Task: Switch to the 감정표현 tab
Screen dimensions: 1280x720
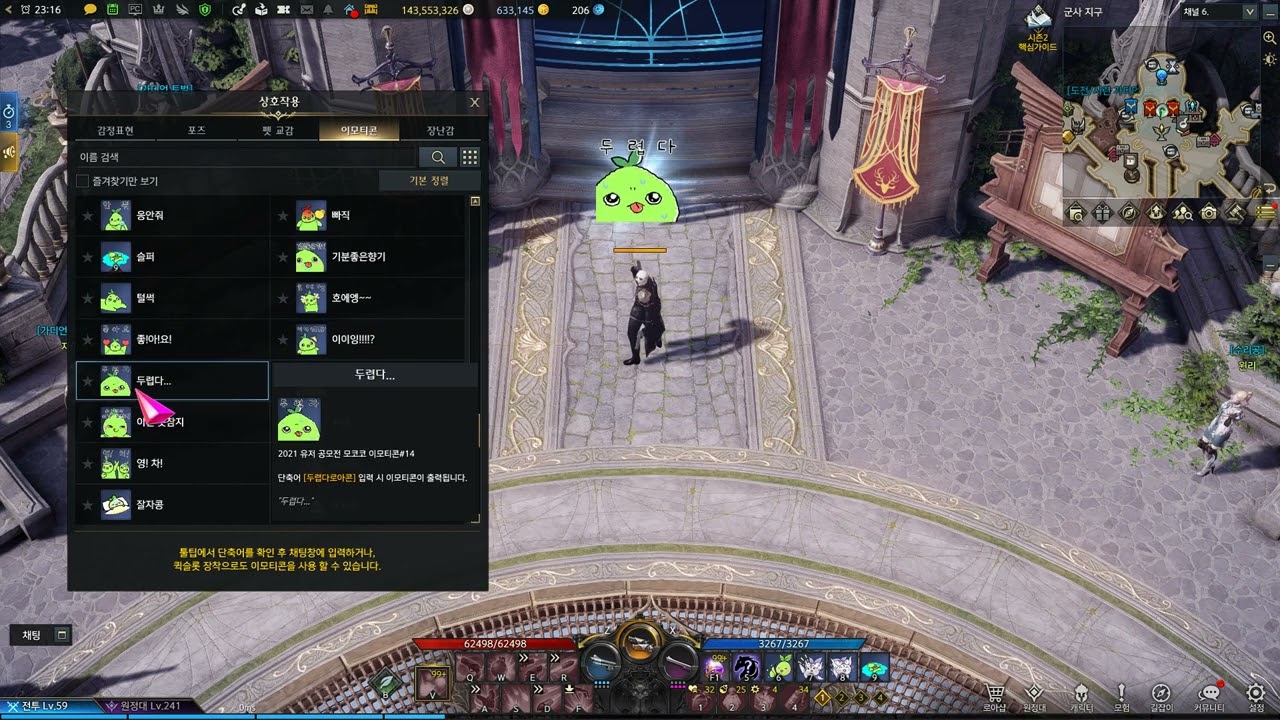Action: point(115,130)
